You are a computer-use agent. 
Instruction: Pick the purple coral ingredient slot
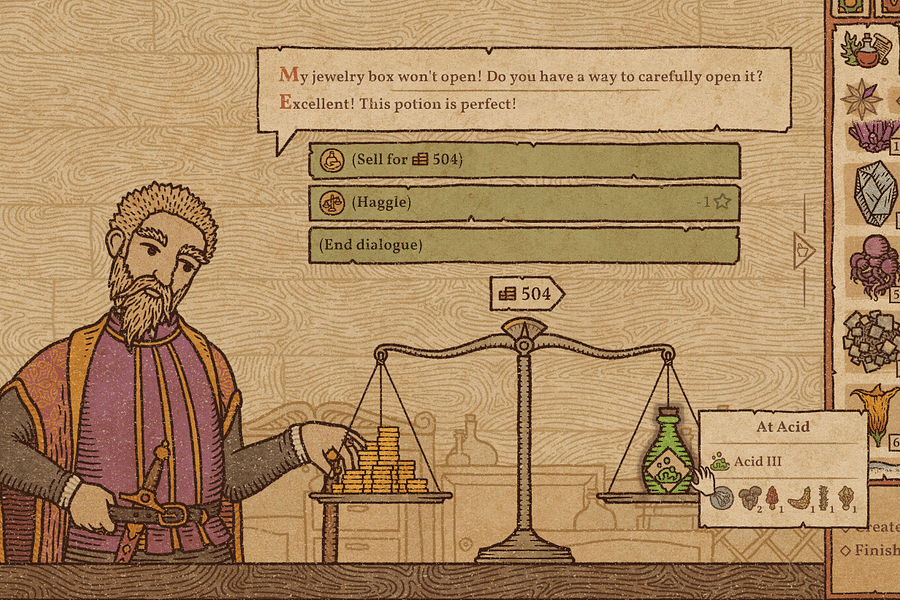click(x=867, y=135)
